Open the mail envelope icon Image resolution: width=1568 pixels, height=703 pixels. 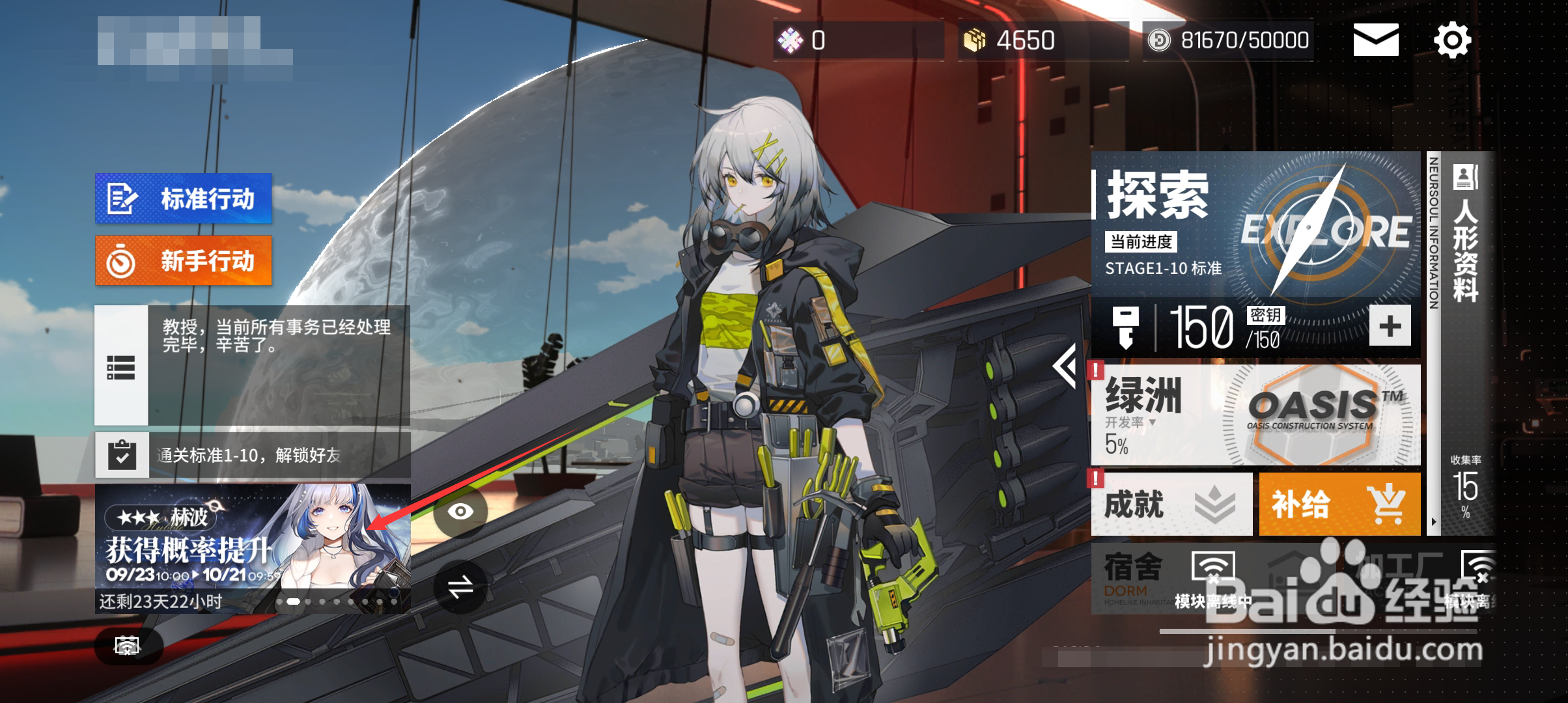pos(1375,40)
